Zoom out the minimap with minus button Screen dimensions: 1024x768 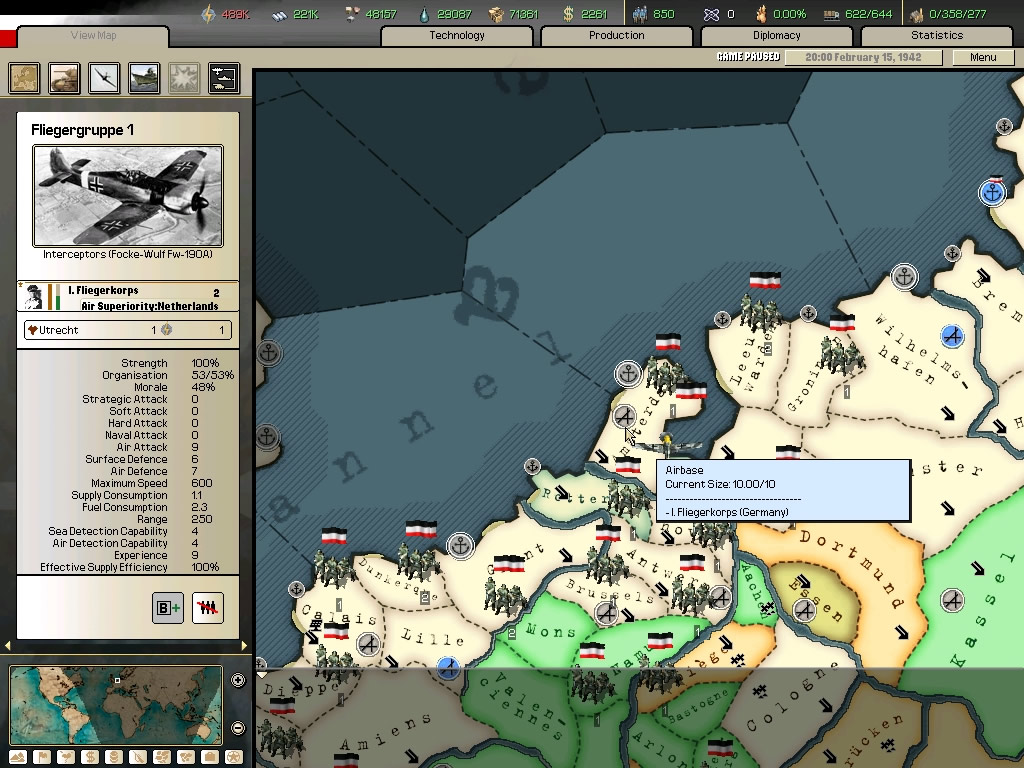pos(238,728)
